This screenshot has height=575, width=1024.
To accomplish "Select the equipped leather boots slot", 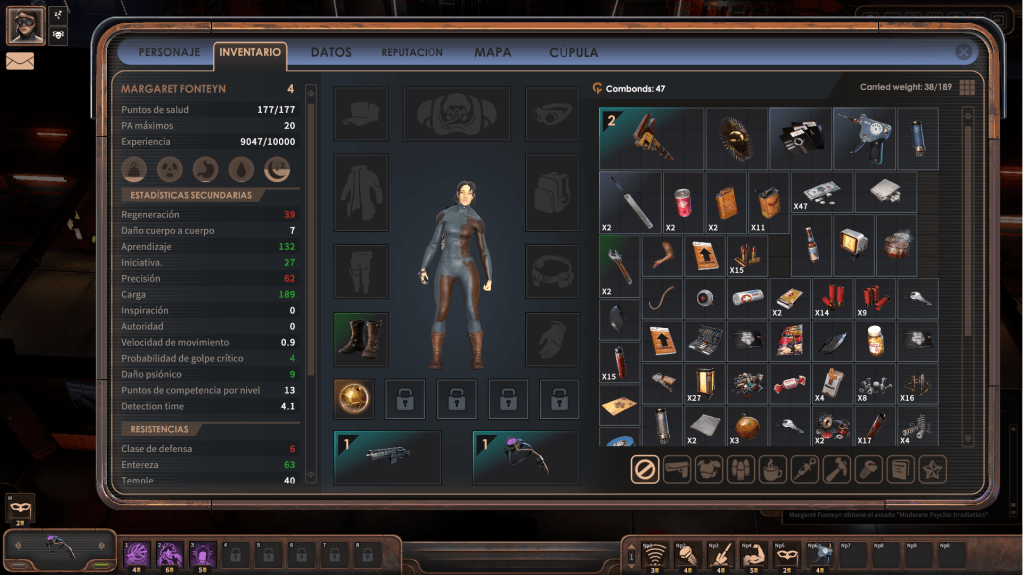I will [360, 338].
